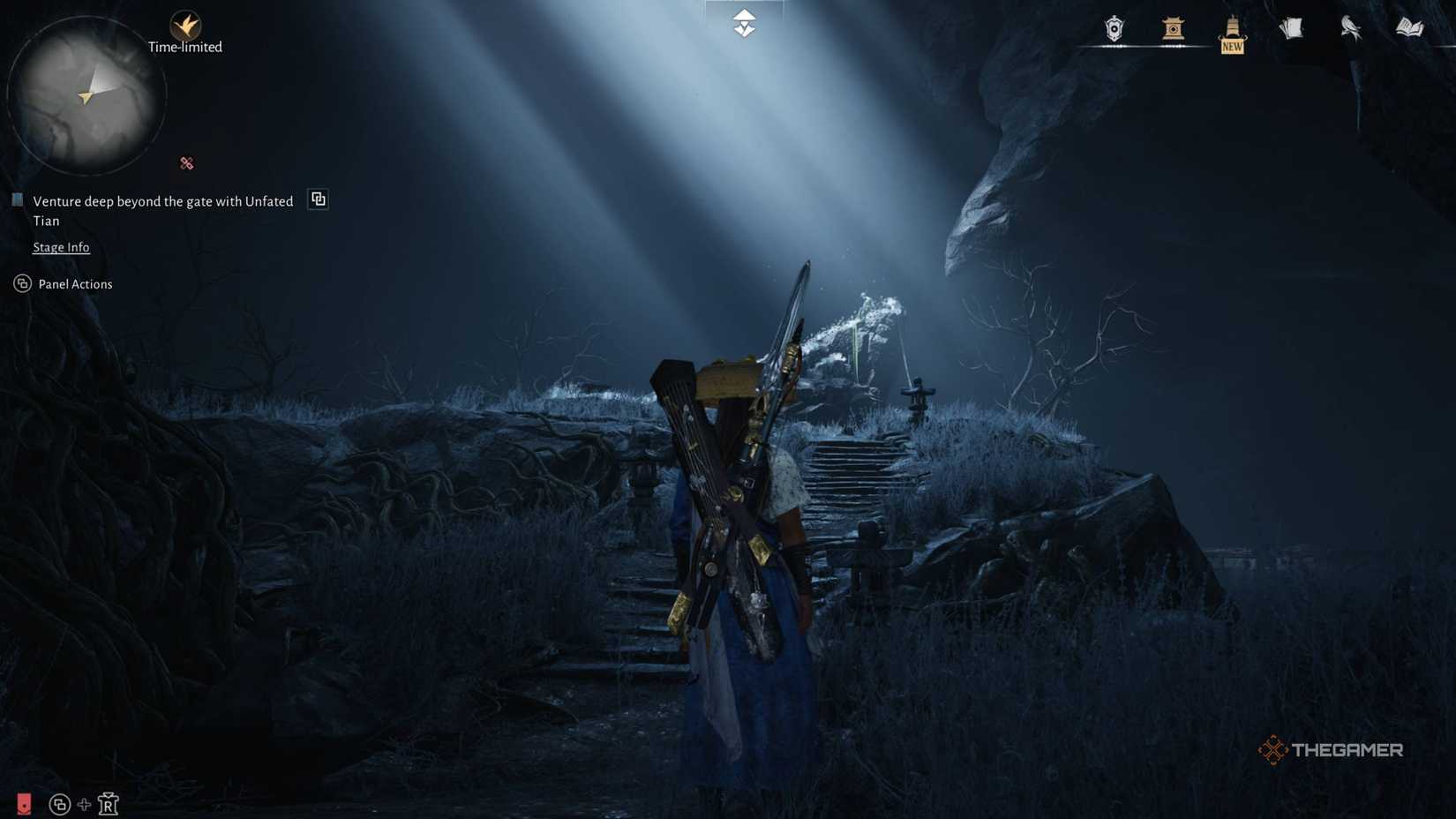Click the red seal icon bottom left
Viewport: 1456px width, 819px height.
point(24,804)
